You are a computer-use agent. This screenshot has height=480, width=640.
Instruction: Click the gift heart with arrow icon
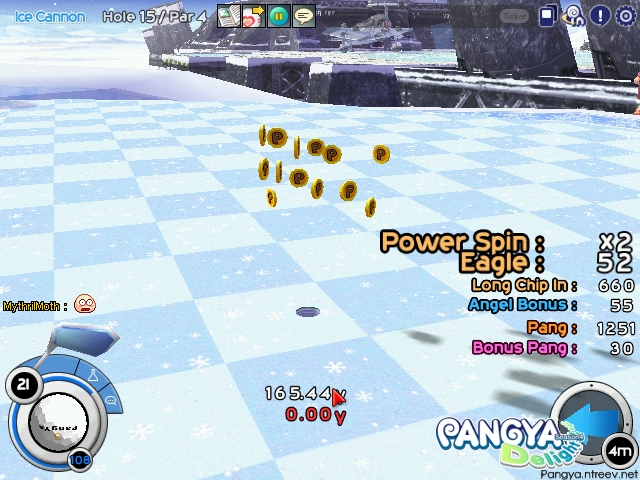coord(253,16)
